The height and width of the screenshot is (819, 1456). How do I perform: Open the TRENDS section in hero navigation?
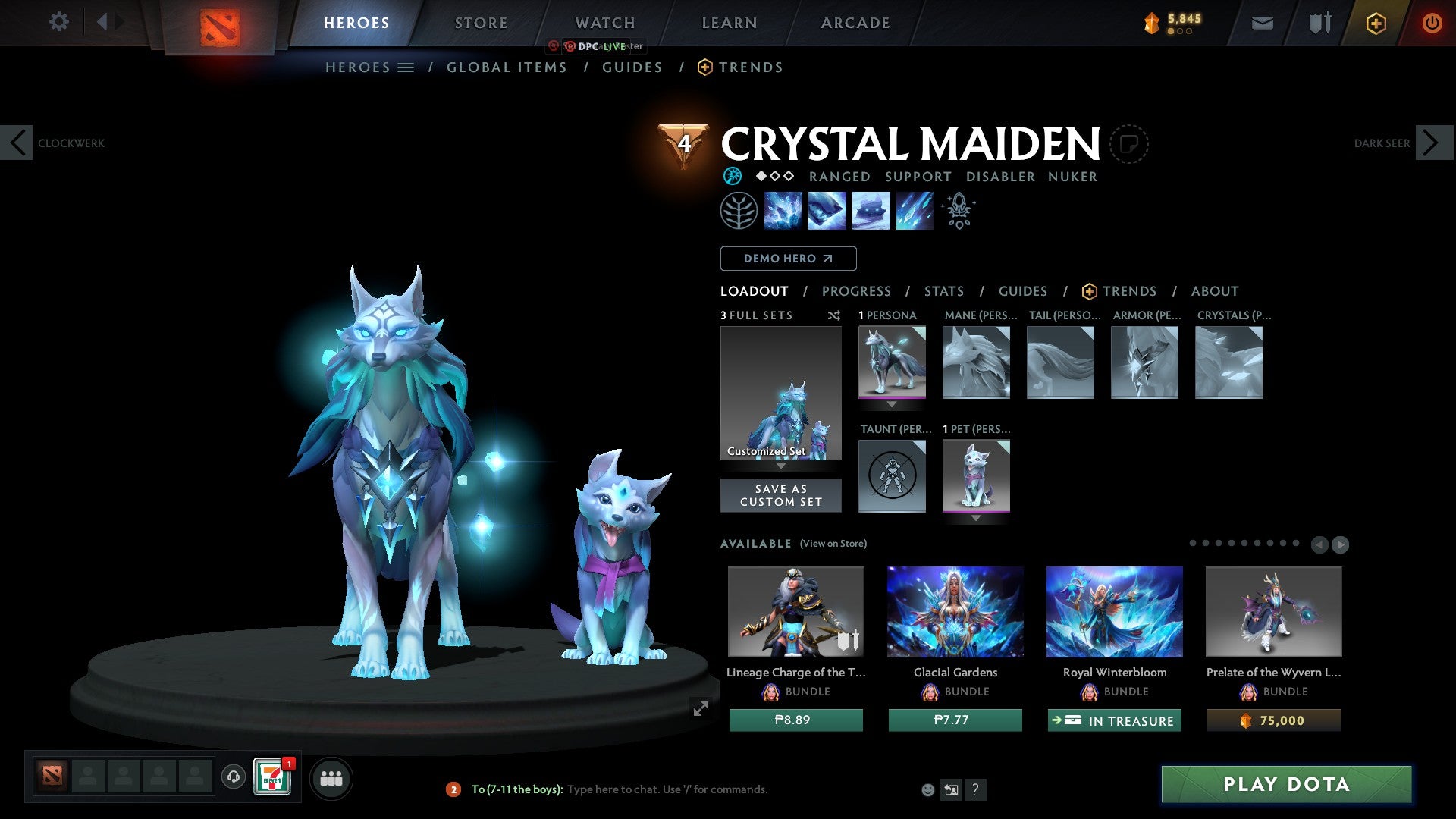pyautogui.click(x=1129, y=291)
